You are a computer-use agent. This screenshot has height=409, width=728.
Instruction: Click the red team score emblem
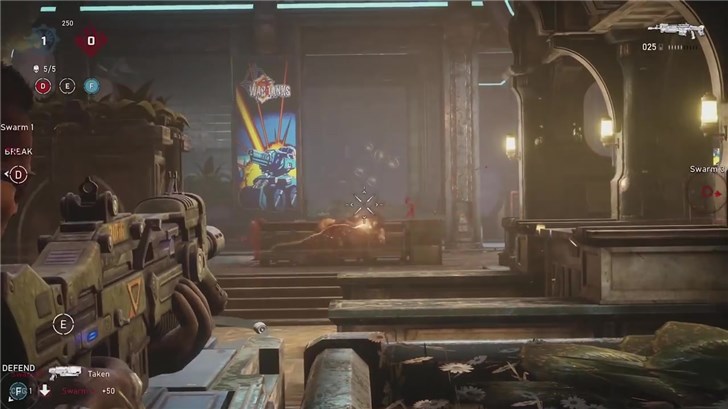pos(91,41)
